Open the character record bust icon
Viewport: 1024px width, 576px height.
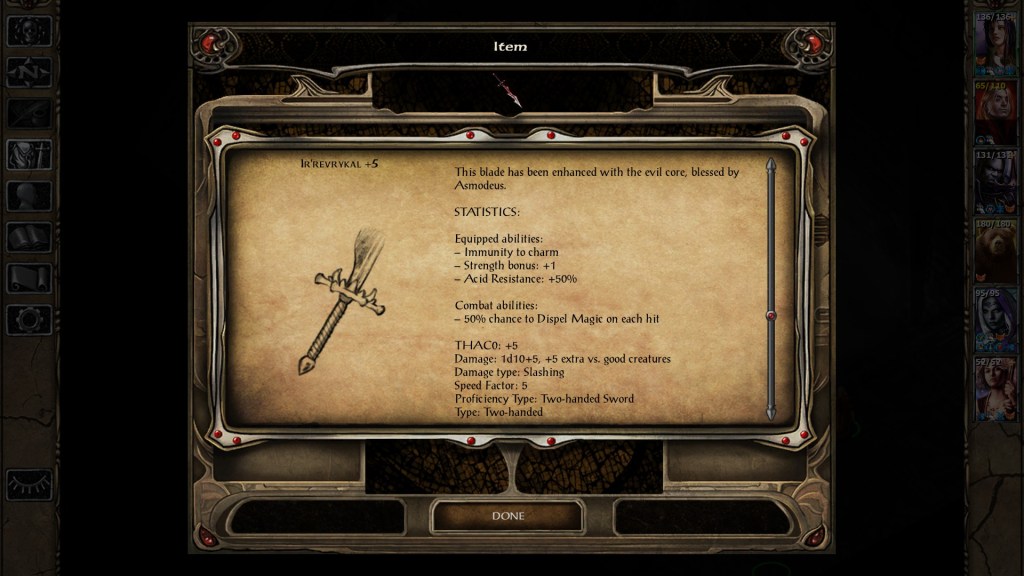point(28,196)
